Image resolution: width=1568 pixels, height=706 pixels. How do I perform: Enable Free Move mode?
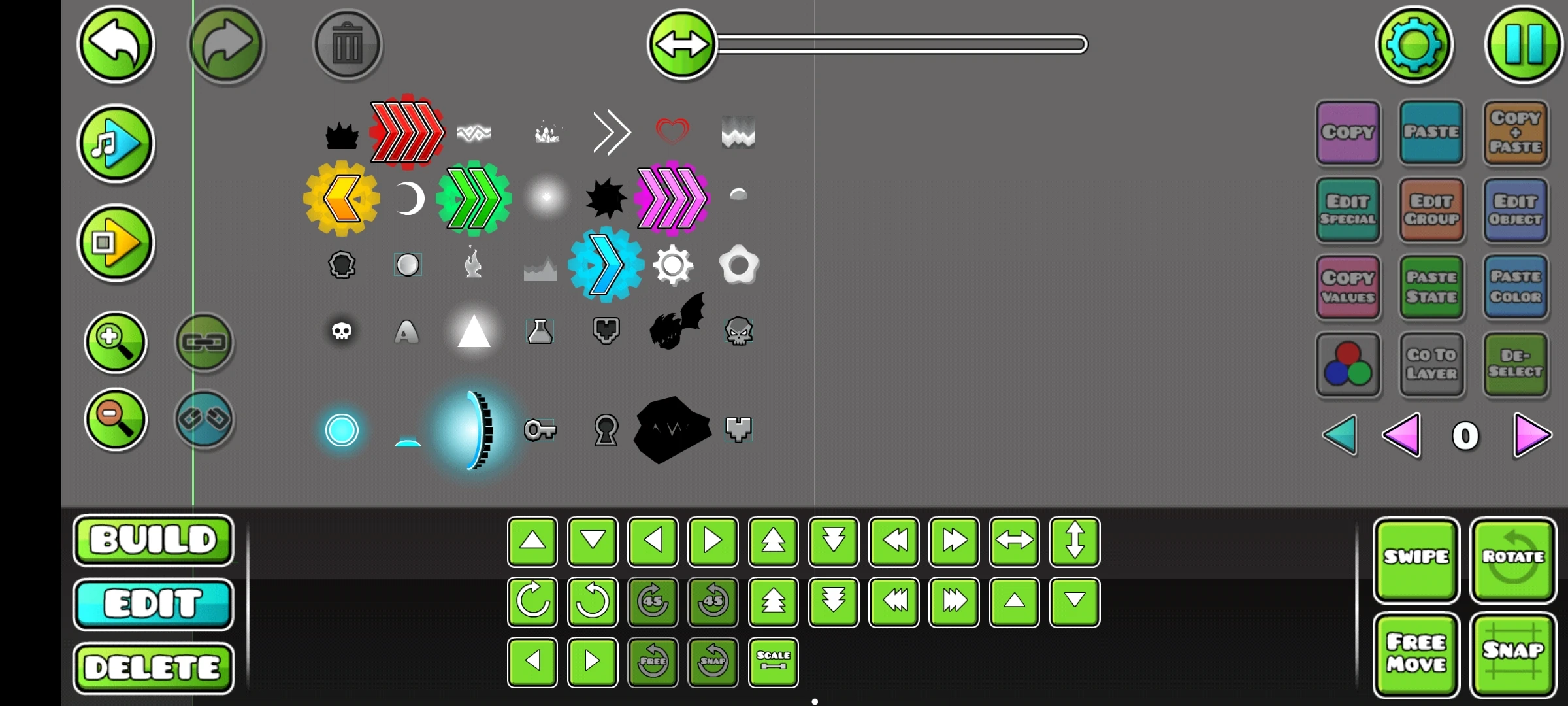[1416, 654]
